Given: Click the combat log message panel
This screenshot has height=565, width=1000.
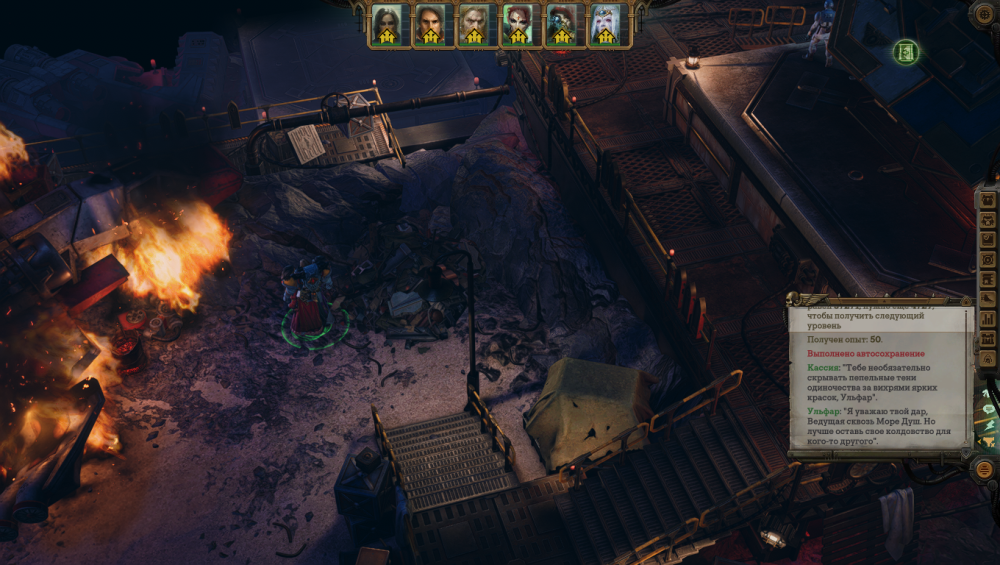Looking at the screenshot, I should [x=880, y=378].
